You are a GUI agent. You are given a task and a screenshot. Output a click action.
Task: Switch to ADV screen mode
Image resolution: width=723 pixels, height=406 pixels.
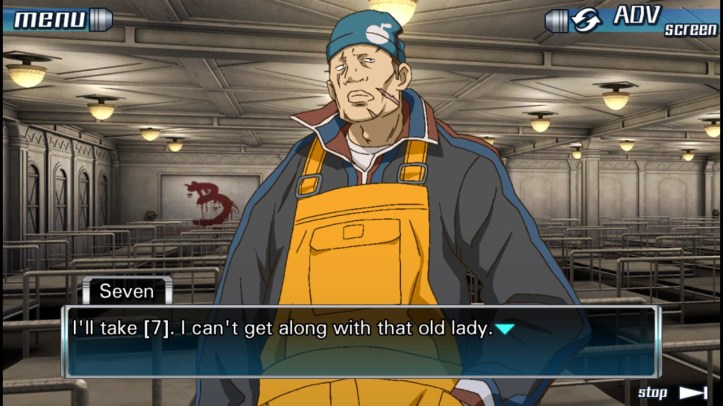[631, 19]
